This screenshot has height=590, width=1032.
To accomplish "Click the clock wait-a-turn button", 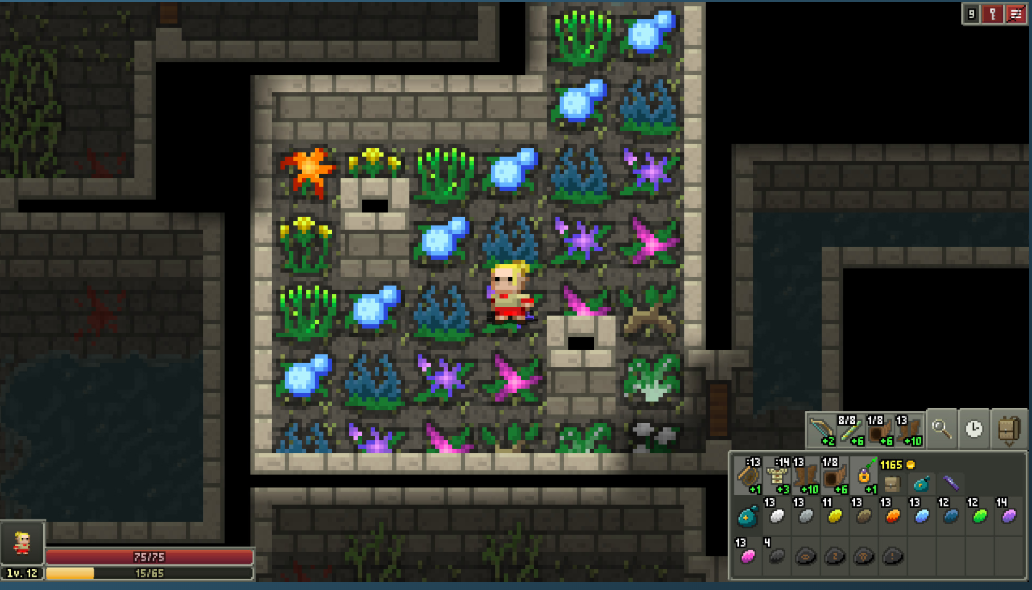I will (x=975, y=429).
